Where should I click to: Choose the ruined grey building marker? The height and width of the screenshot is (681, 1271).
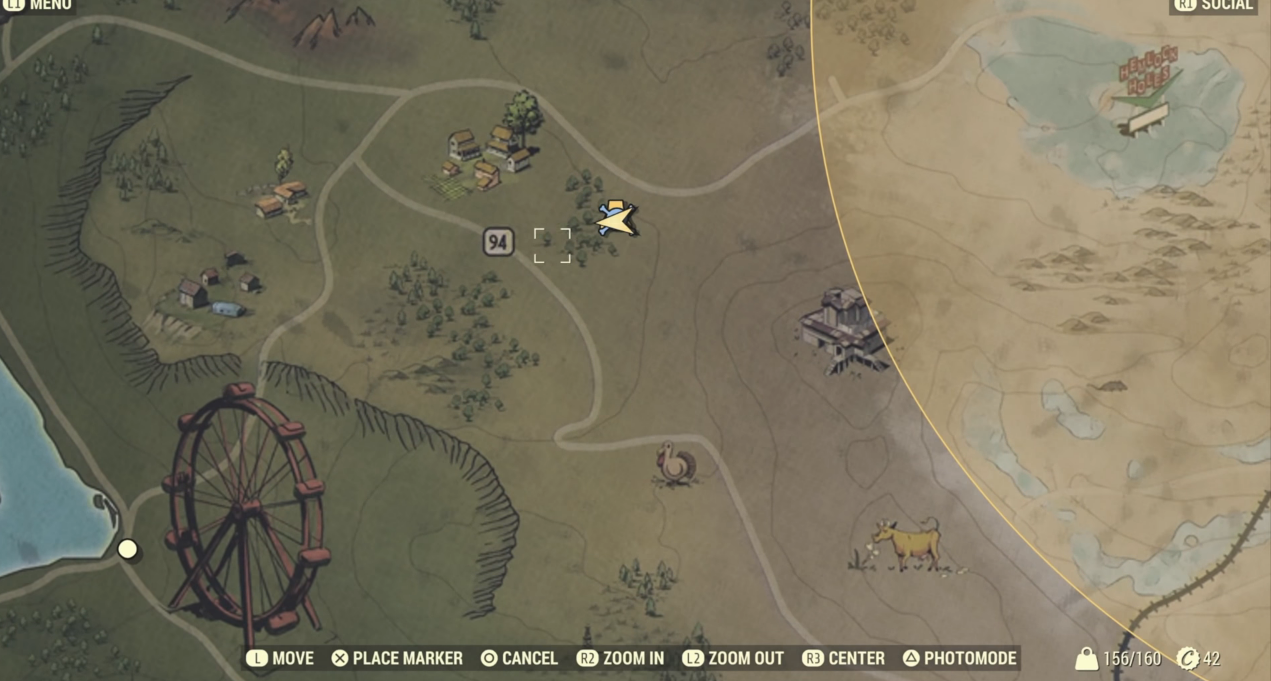tap(845, 330)
